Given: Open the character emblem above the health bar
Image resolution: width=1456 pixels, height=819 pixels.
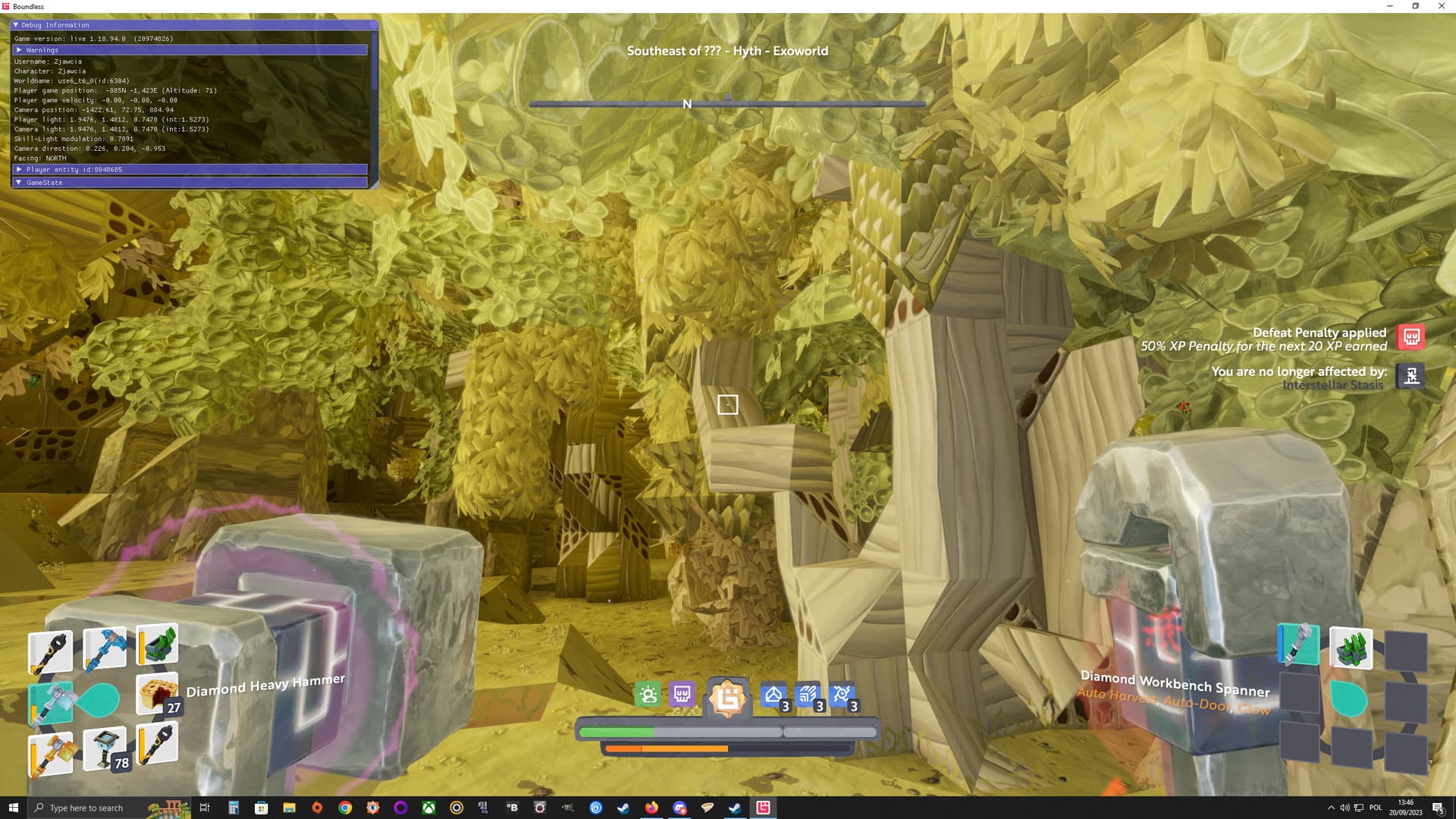Looking at the screenshot, I should click(x=727, y=698).
